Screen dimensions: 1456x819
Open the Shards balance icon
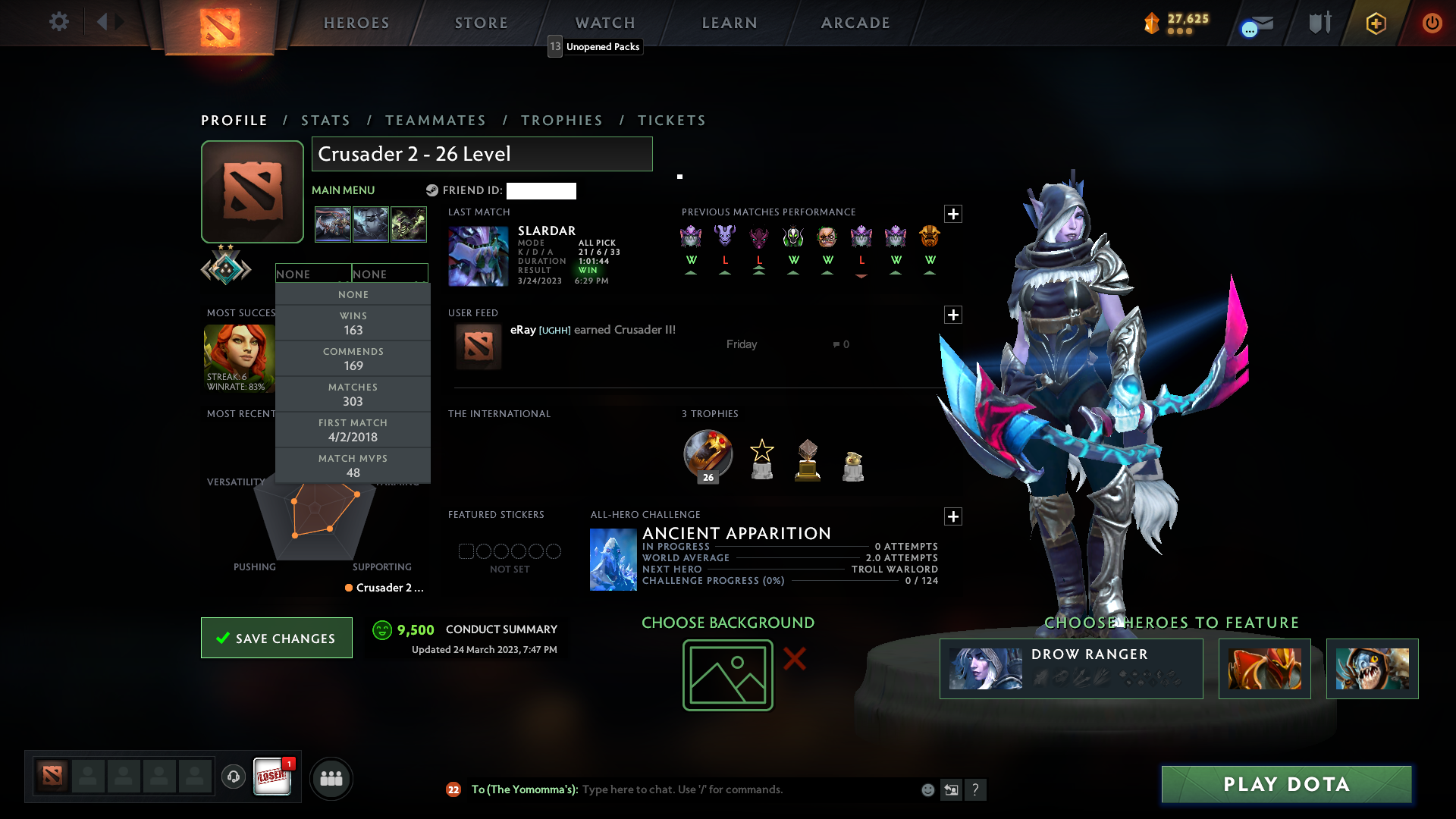1151,23
